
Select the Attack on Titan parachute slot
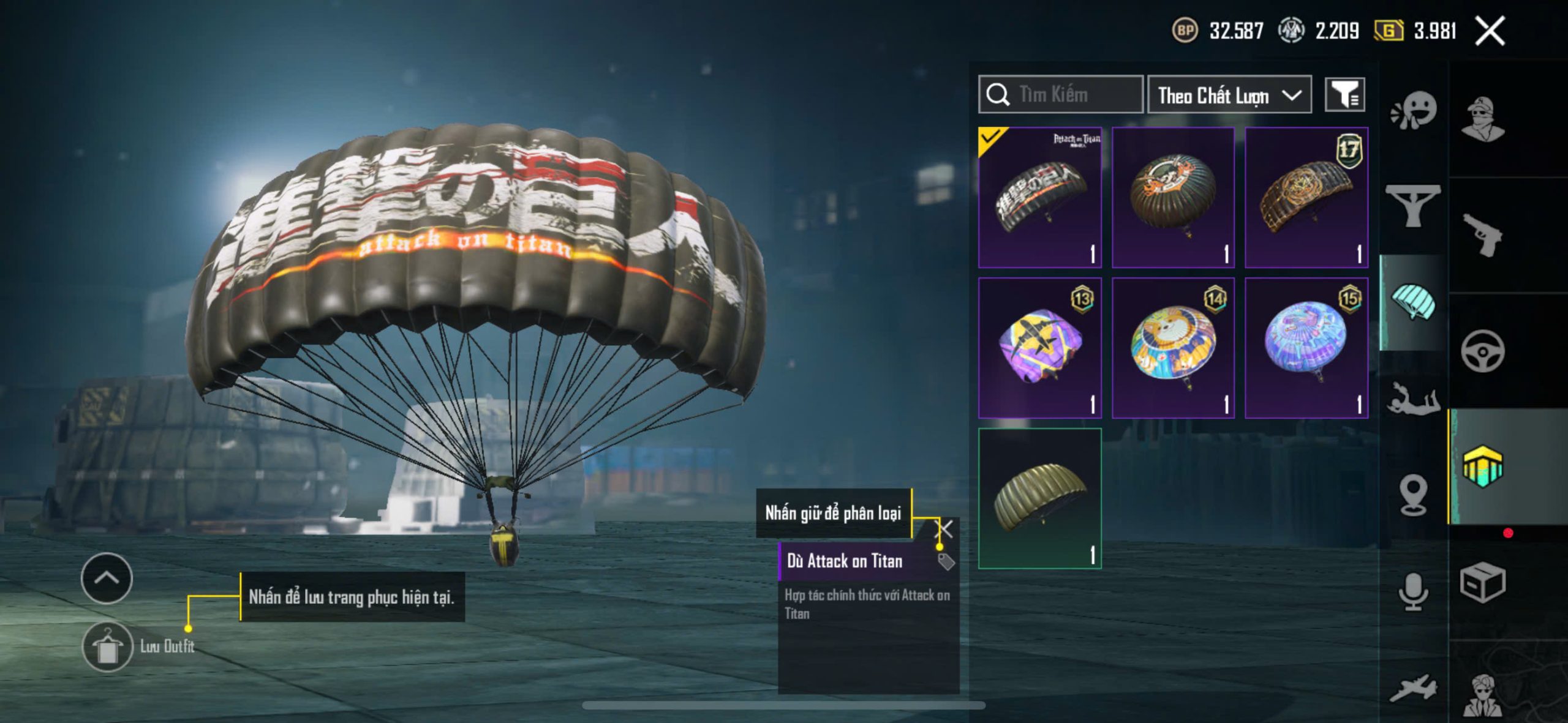(1039, 197)
